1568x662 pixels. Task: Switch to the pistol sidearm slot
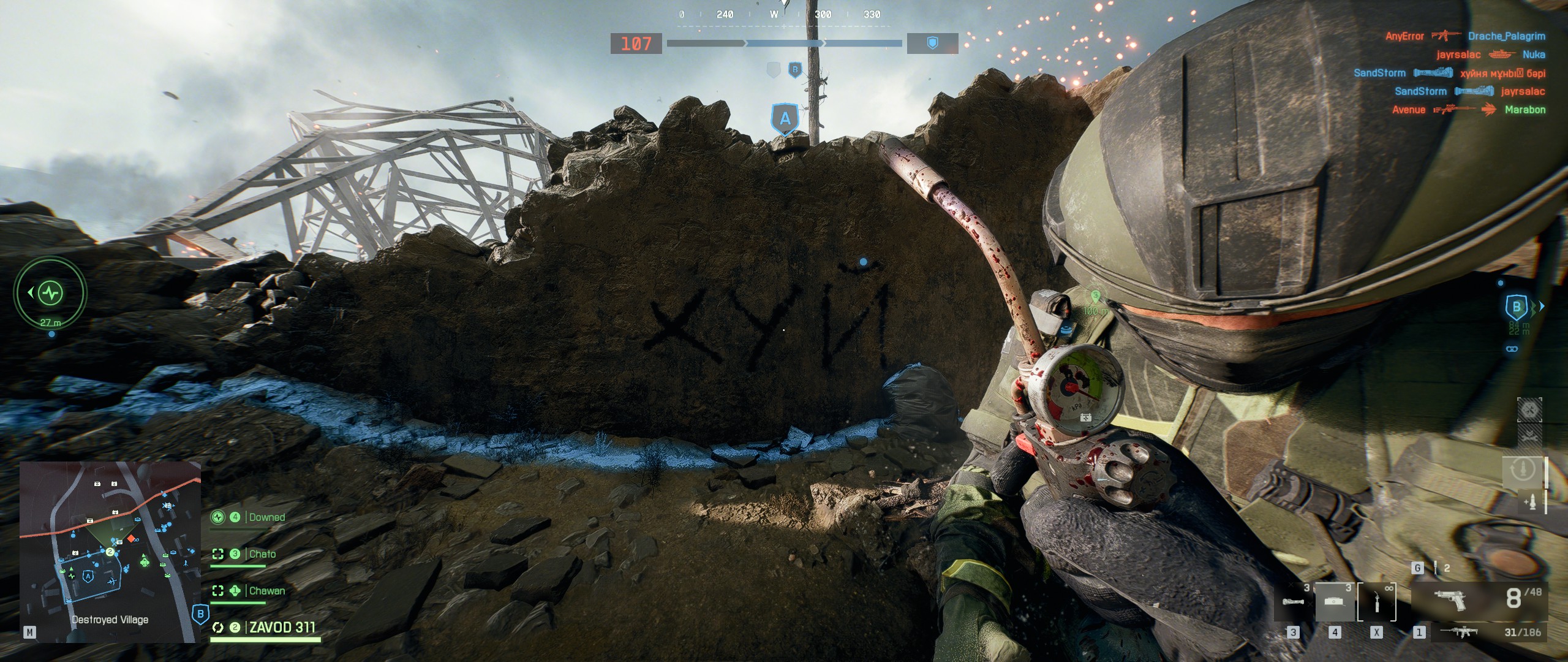coord(1450,599)
